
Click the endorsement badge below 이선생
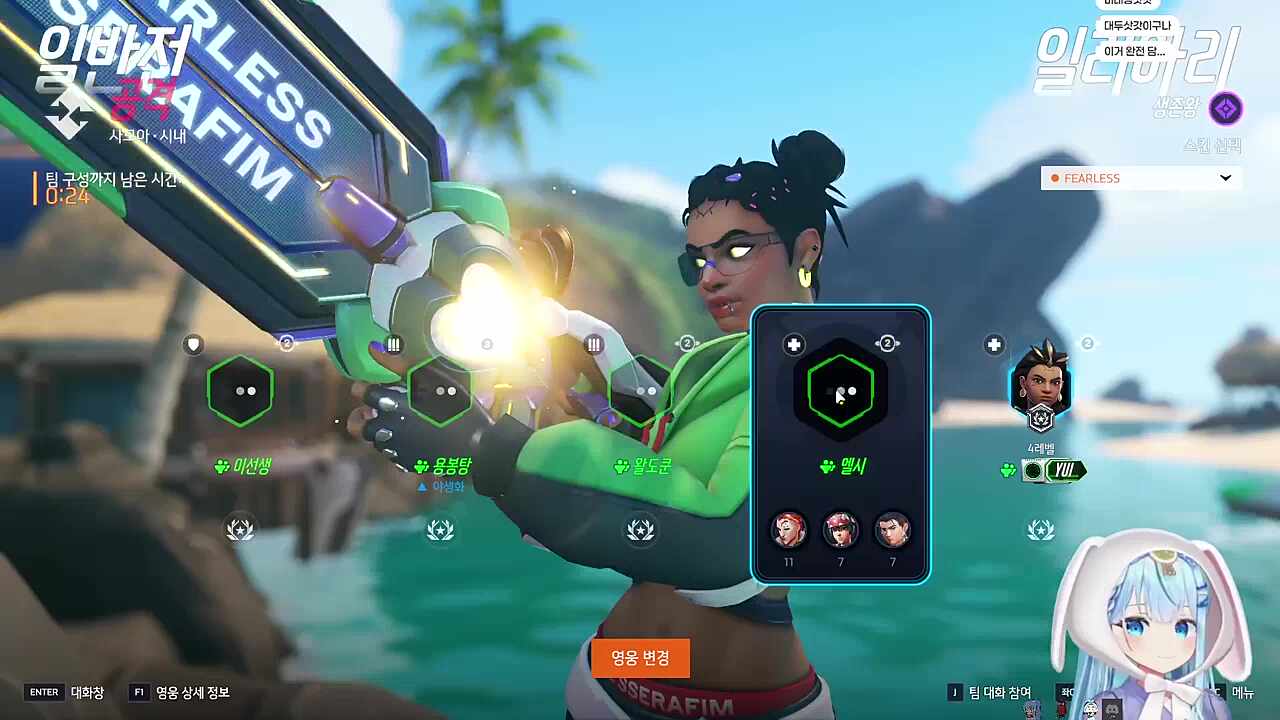point(240,529)
